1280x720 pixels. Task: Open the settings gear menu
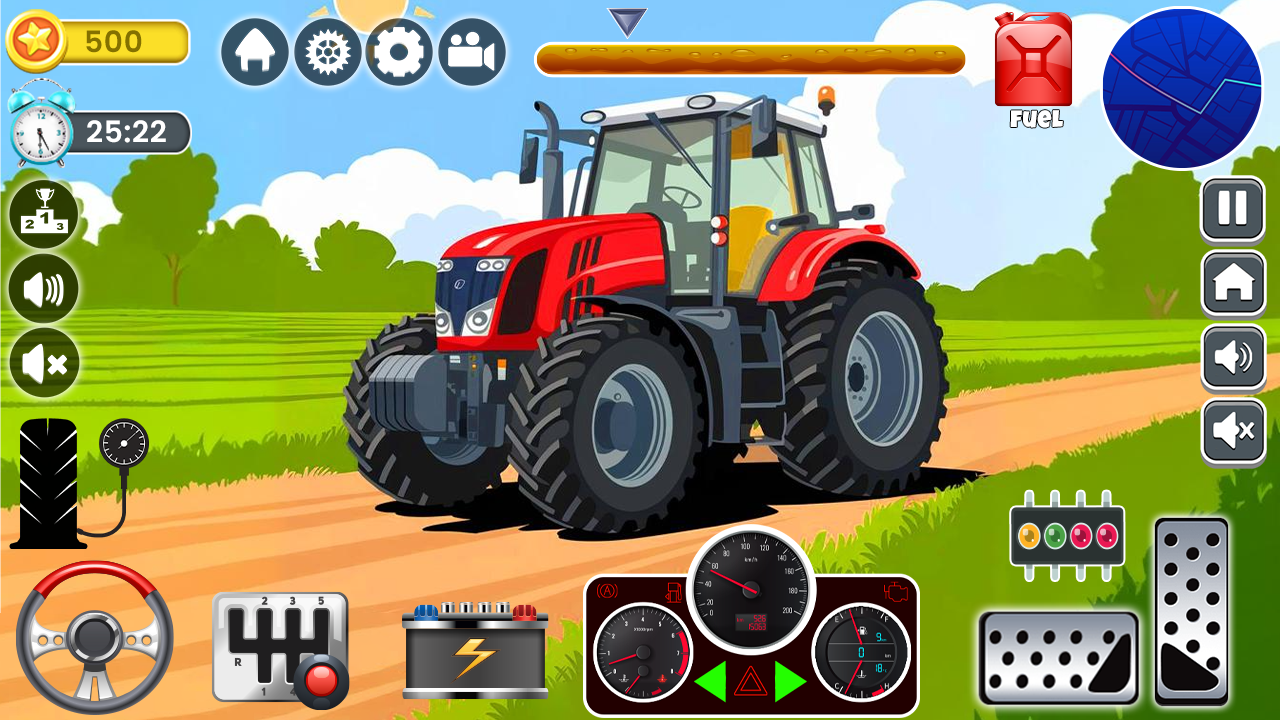(x=398, y=50)
